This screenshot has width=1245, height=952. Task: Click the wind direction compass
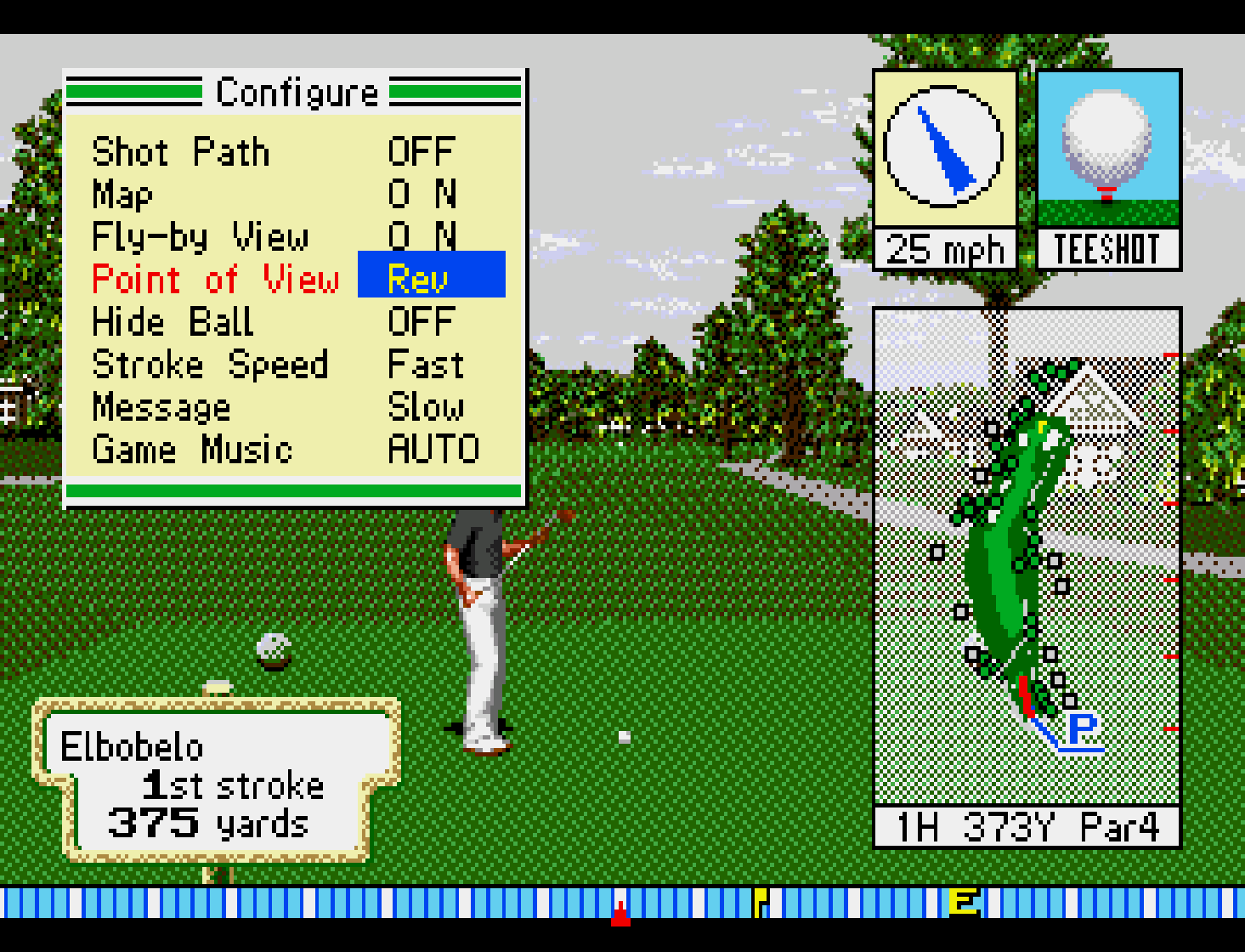click(x=943, y=146)
